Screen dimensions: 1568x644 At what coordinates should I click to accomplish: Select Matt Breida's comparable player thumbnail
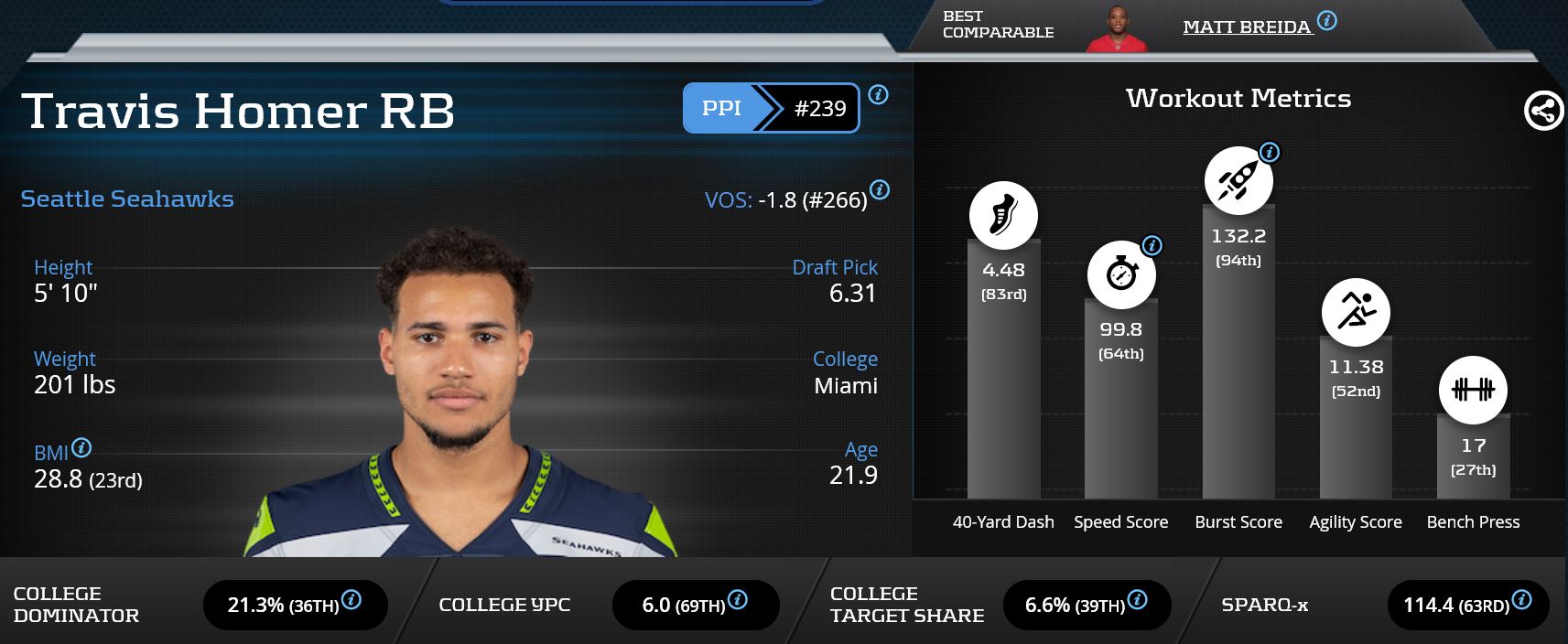(x=1116, y=29)
